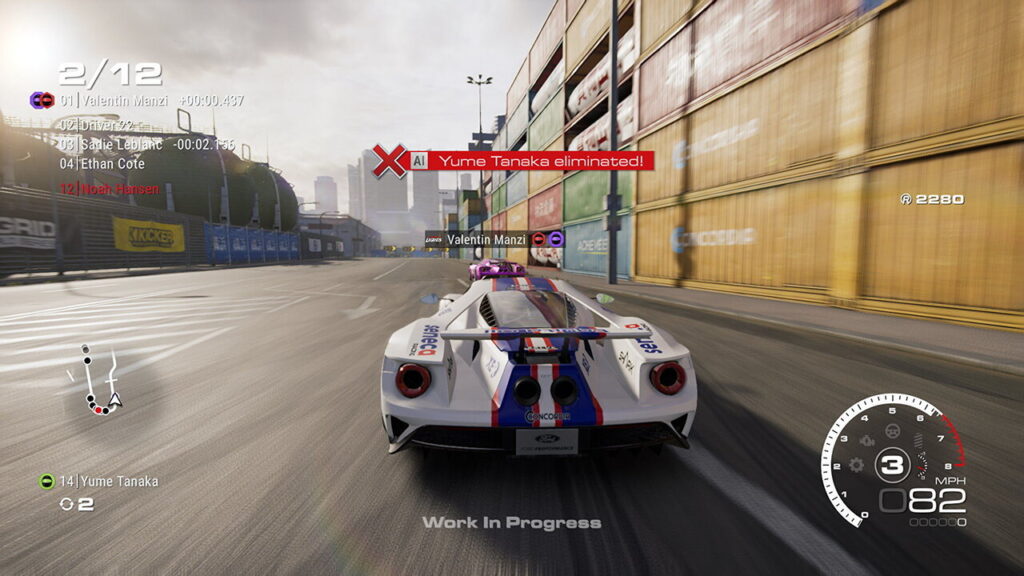Screen dimensions: 1024x576
Task: Select the Valentin Manzi name tag above car
Action: tap(486, 239)
